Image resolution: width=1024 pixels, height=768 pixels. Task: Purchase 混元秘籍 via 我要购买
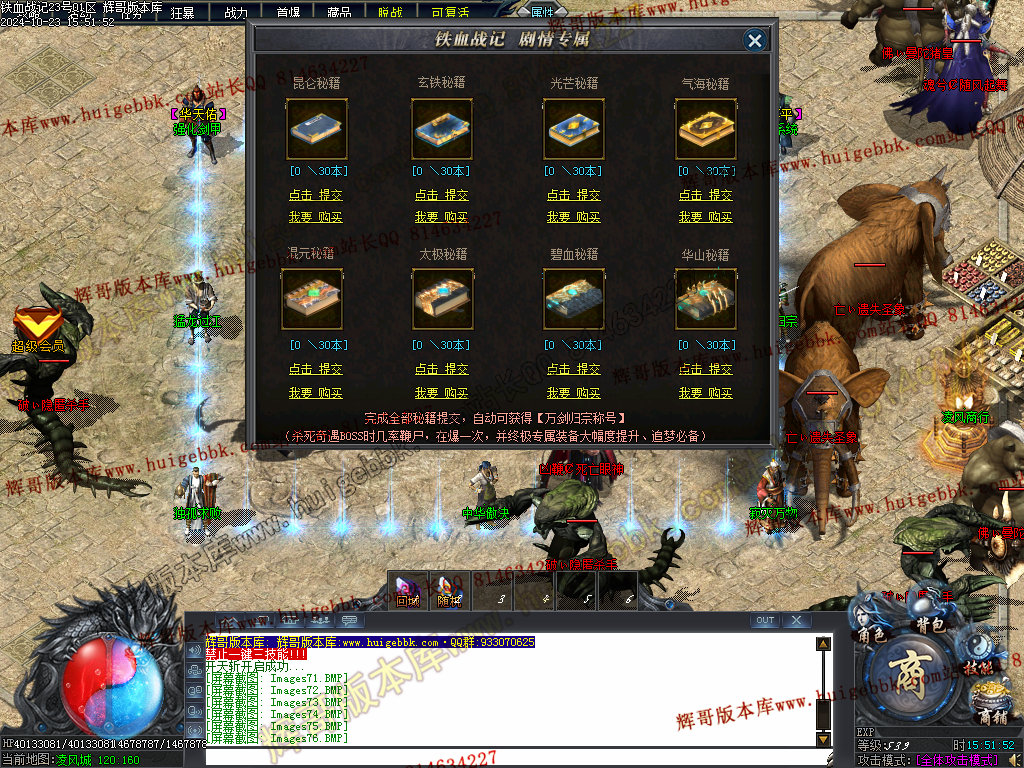point(316,393)
